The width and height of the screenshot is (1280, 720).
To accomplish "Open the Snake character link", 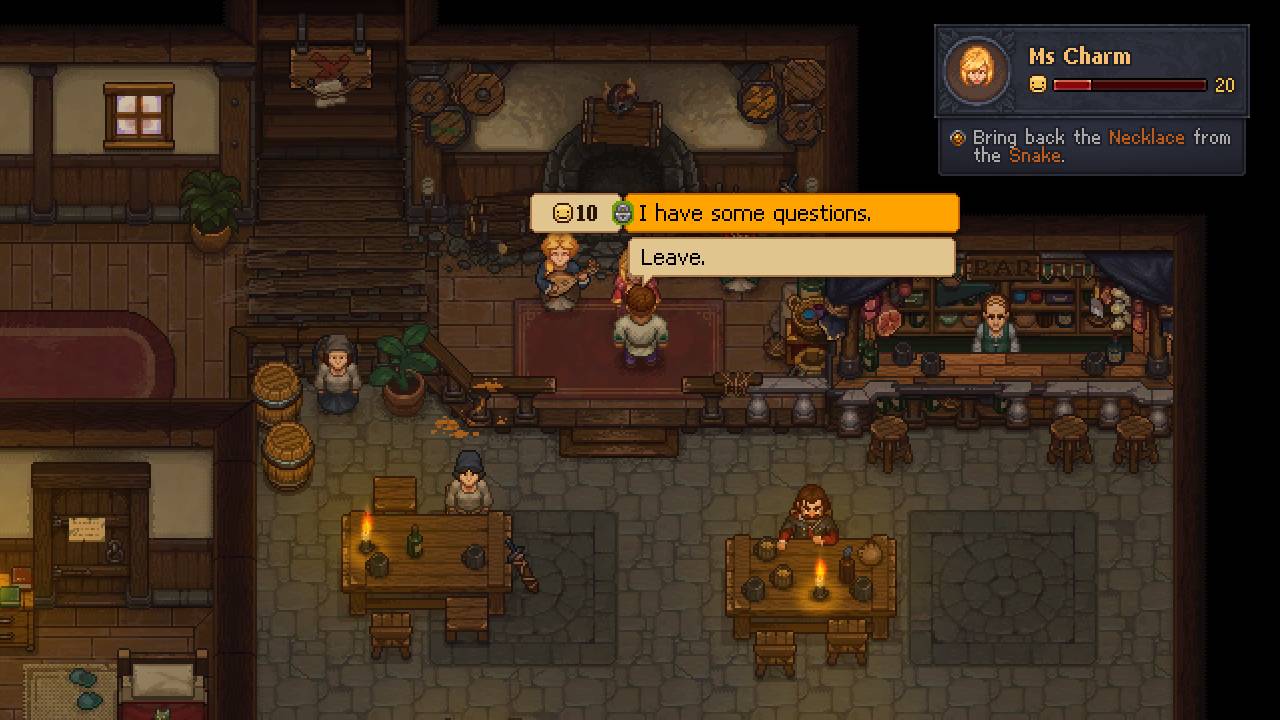I will 1034,156.
